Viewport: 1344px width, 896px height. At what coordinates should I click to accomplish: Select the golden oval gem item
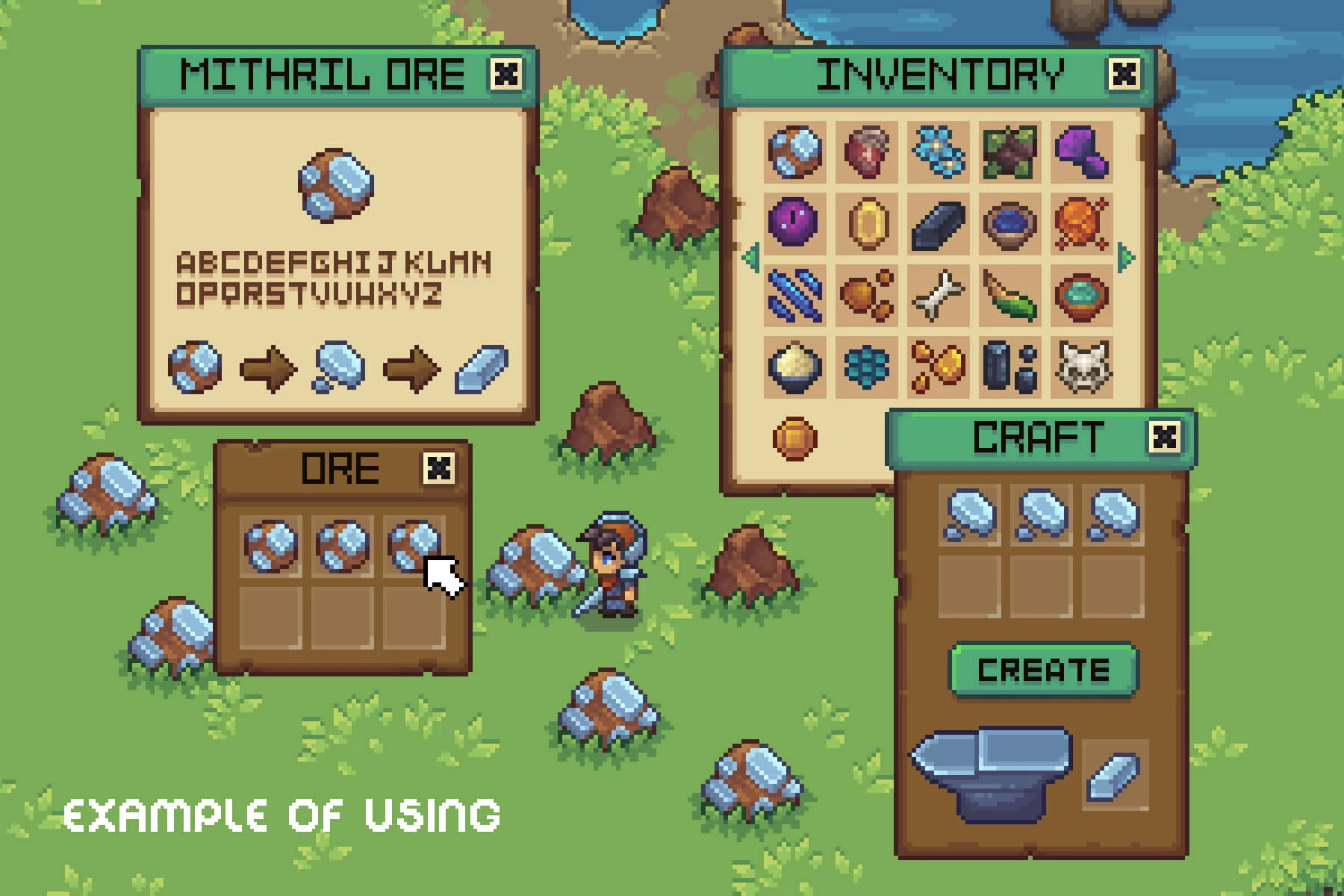[867, 223]
